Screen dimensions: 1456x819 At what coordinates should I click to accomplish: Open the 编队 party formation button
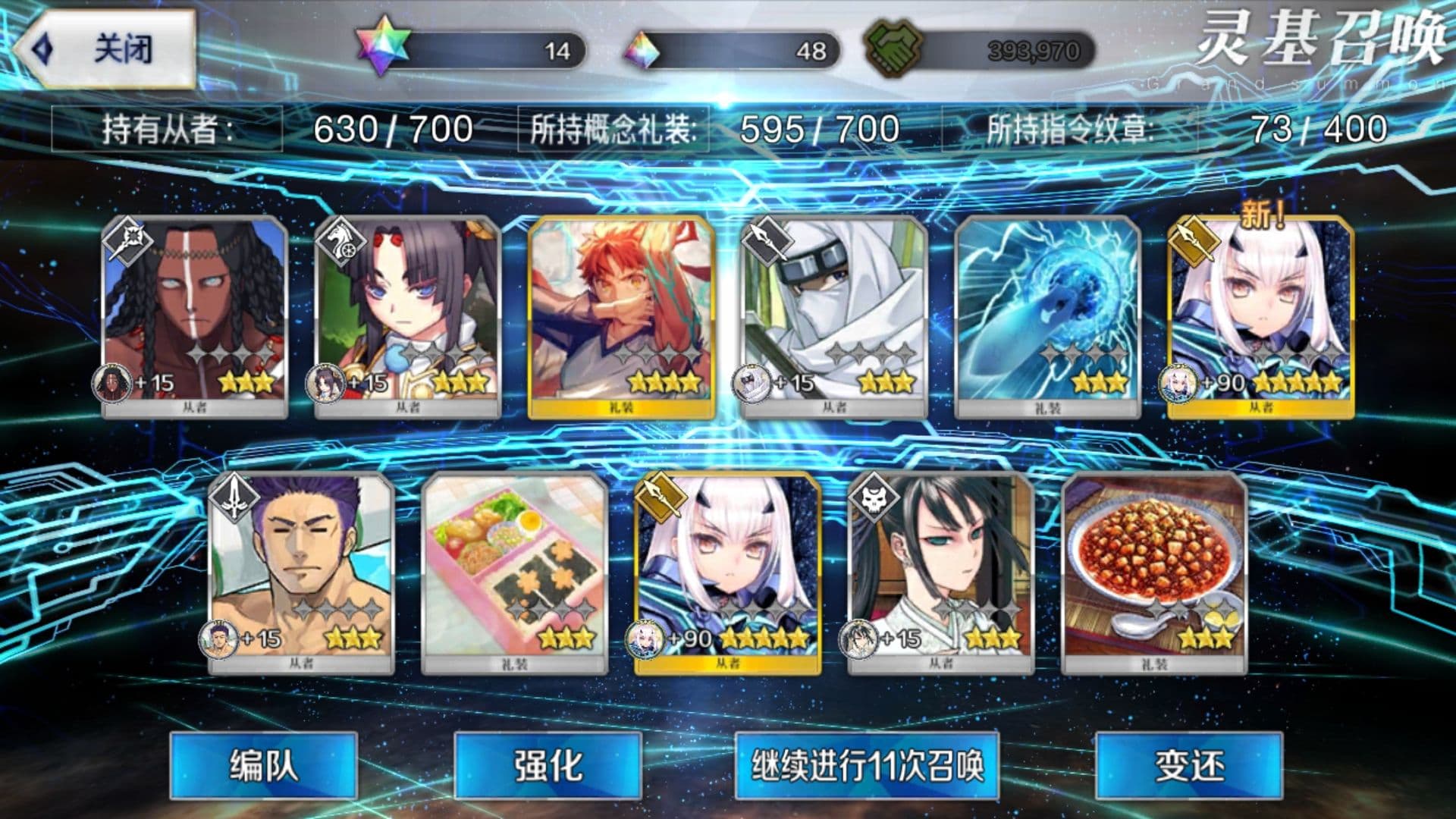click(x=263, y=764)
